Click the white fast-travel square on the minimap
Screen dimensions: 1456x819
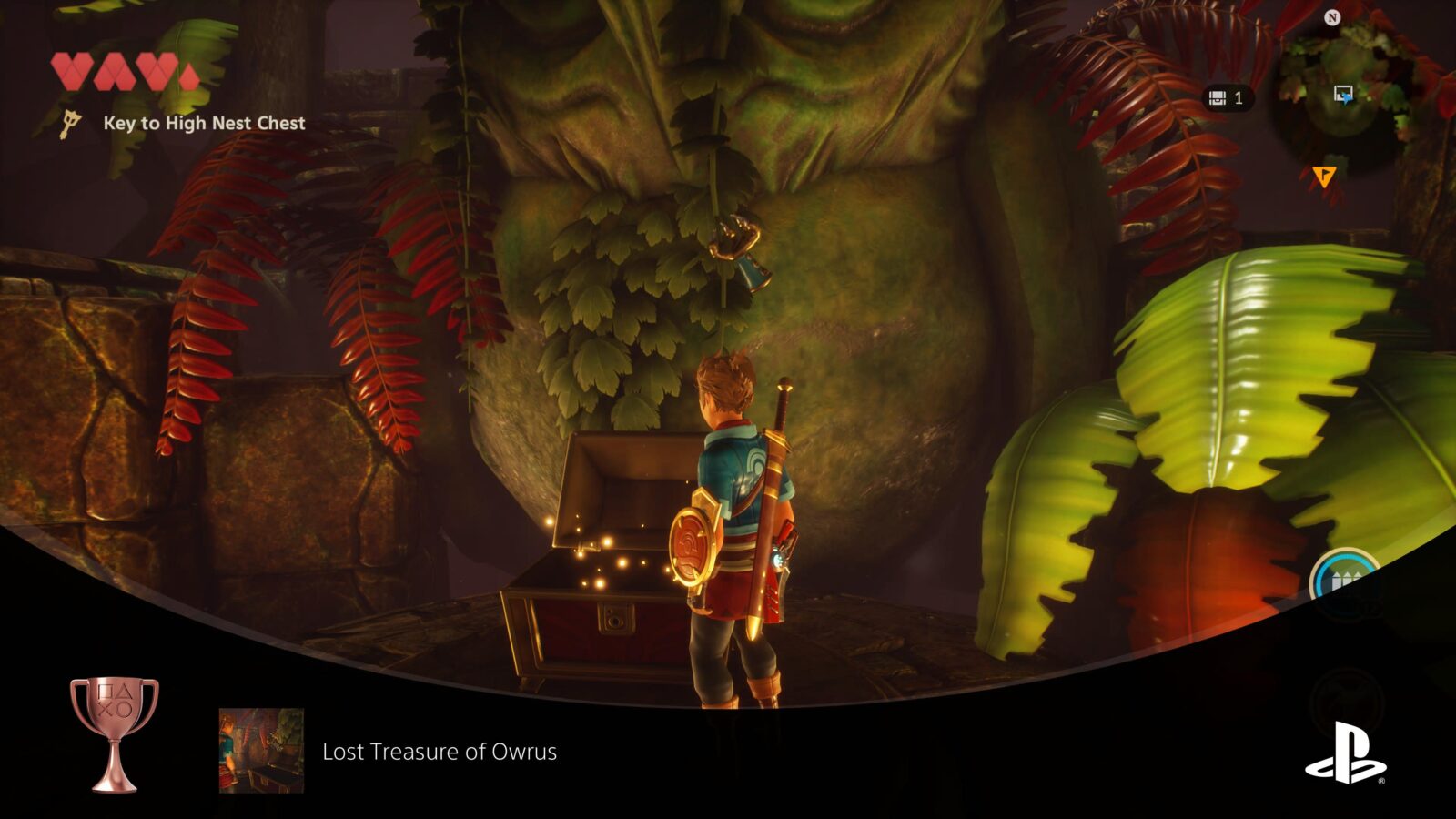pyautogui.click(x=1343, y=93)
